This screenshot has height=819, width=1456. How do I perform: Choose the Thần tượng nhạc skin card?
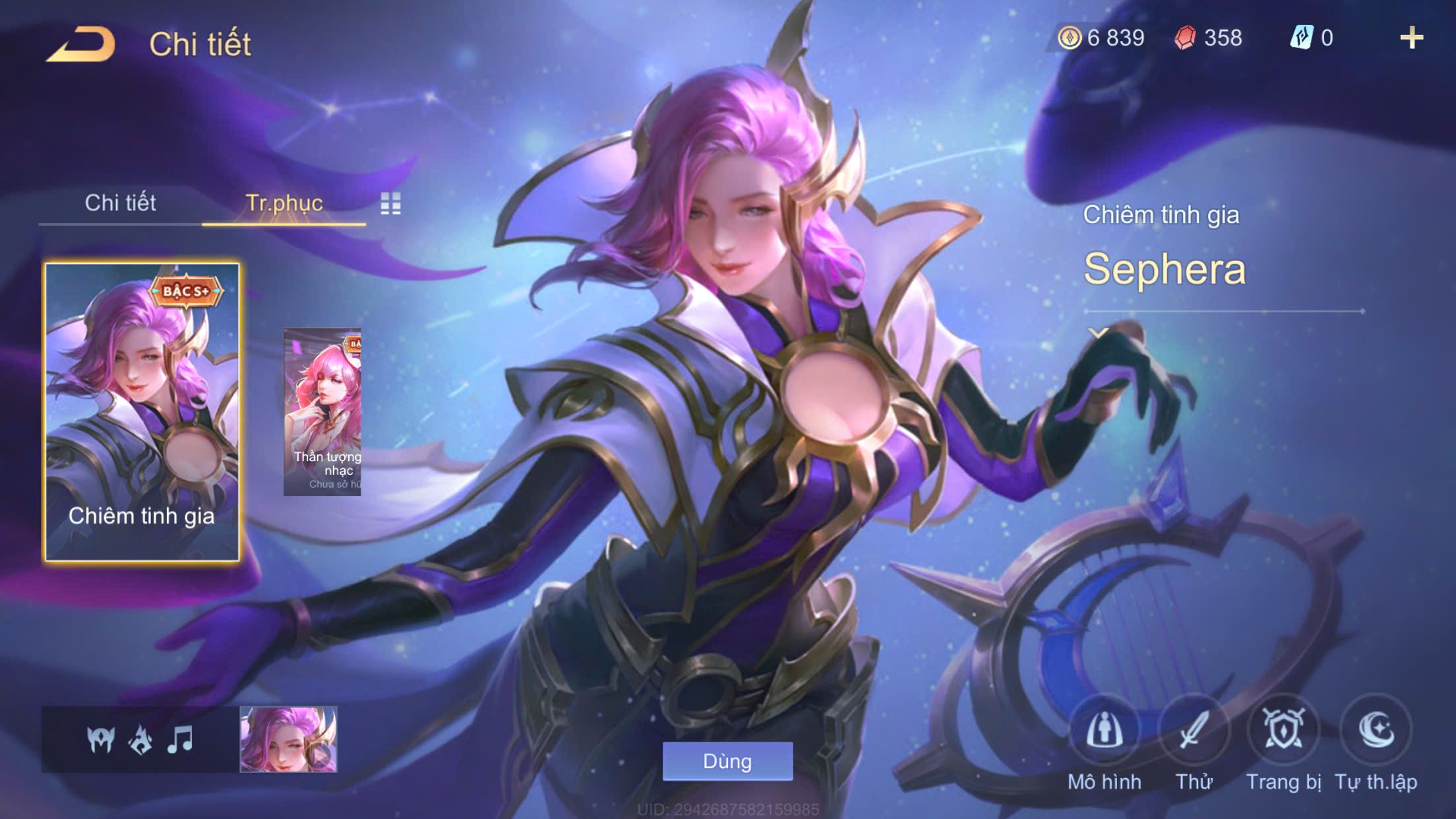322,412
